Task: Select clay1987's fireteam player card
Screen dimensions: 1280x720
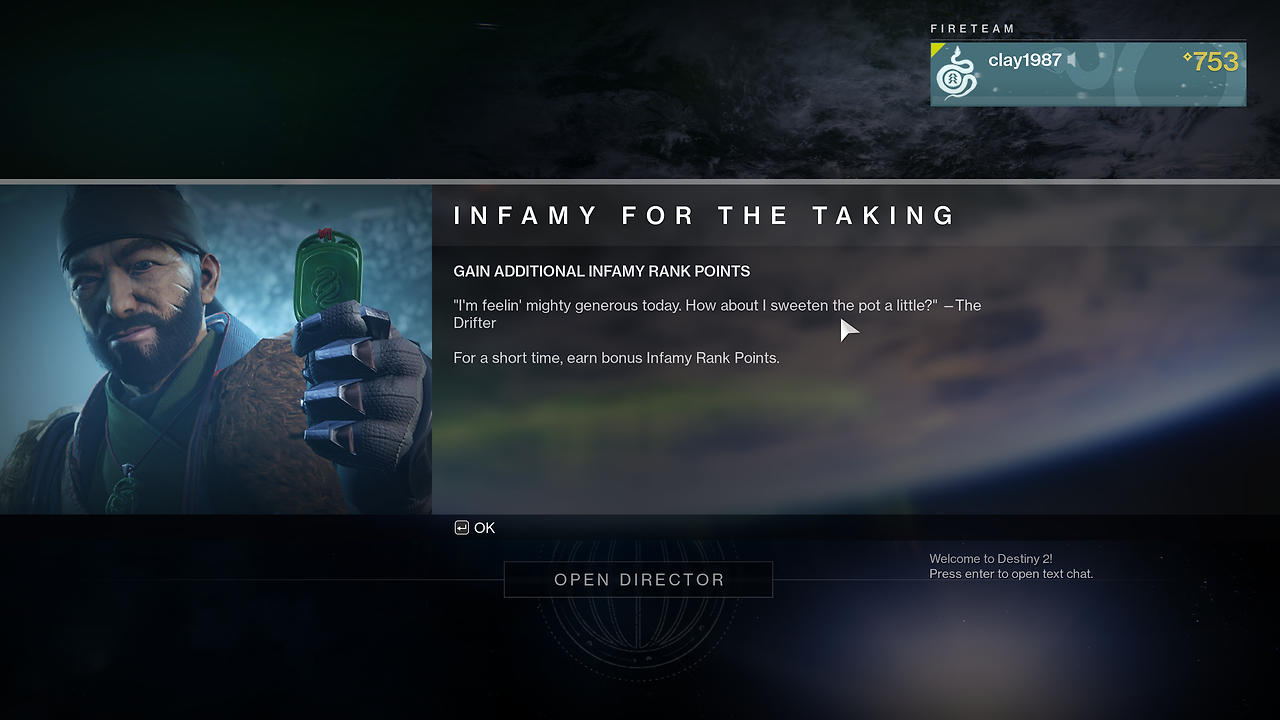Action: point(1087,74)
